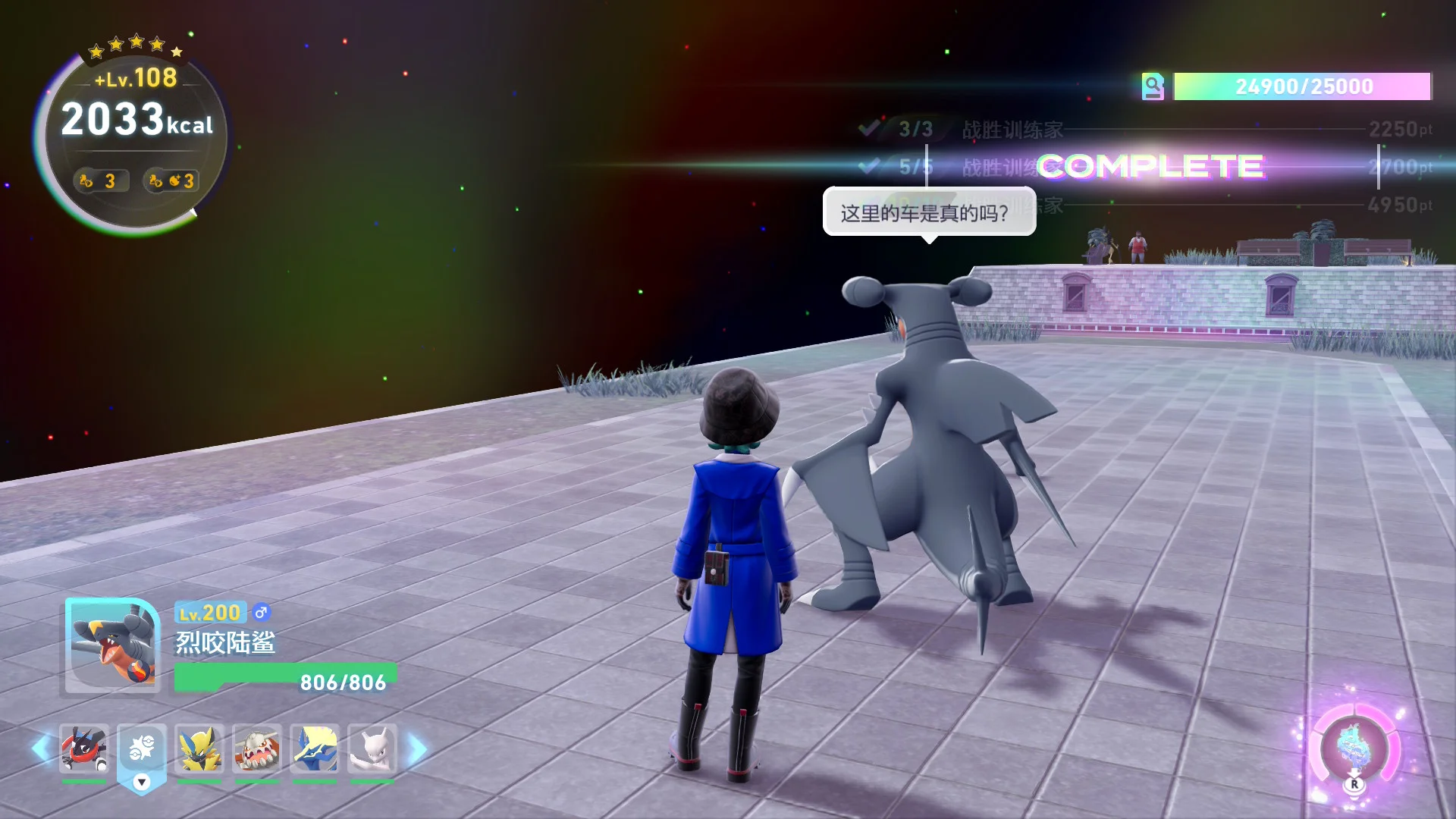The width and height of the screenshot is (1456, 819).
Task: Select Greninja in the party bar
Action: point(84,749)
